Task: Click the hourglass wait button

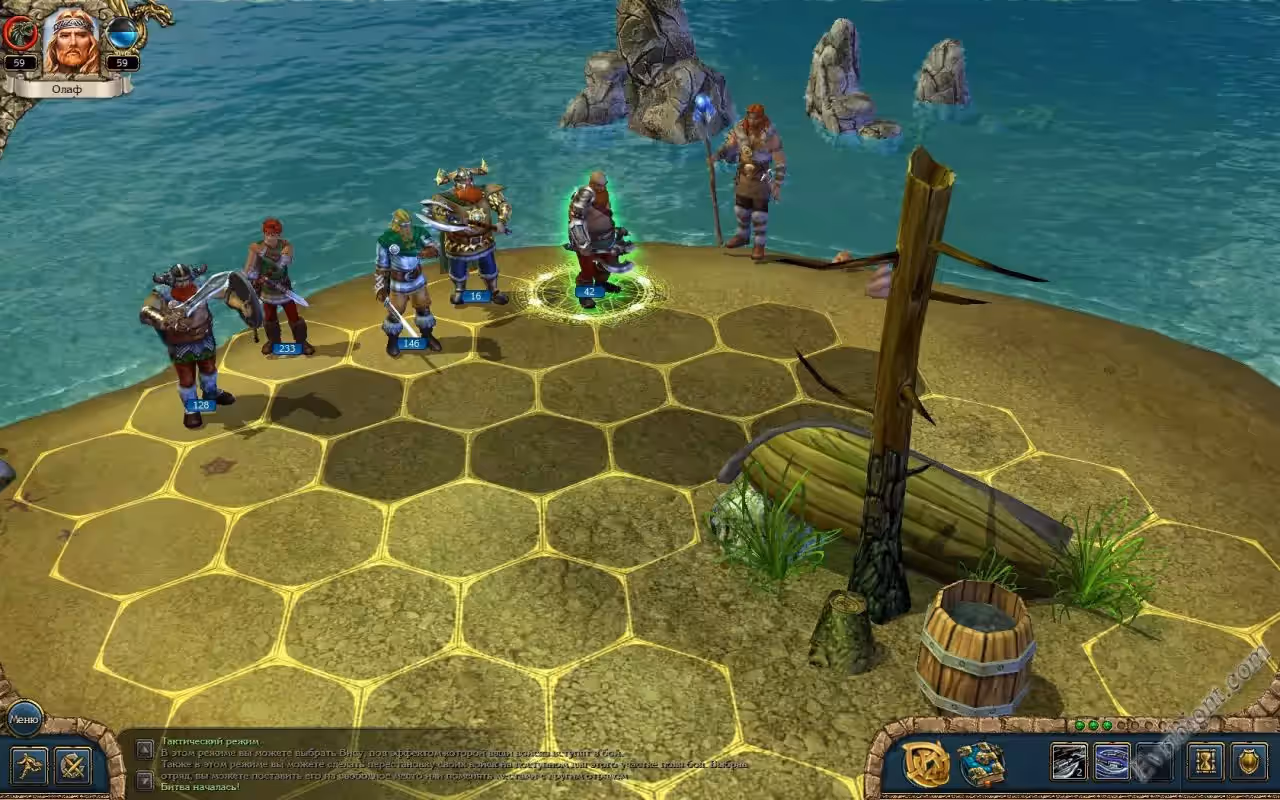Action: (1204, 762)
